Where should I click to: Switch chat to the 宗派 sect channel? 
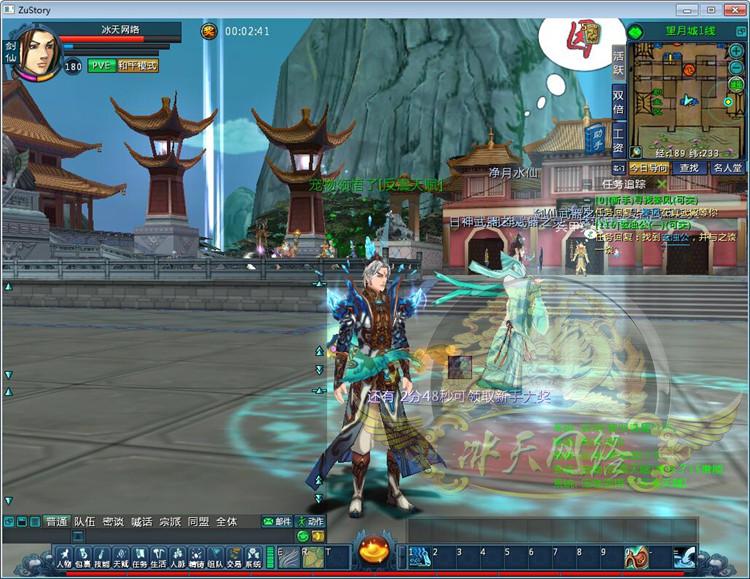pos(170,521)
